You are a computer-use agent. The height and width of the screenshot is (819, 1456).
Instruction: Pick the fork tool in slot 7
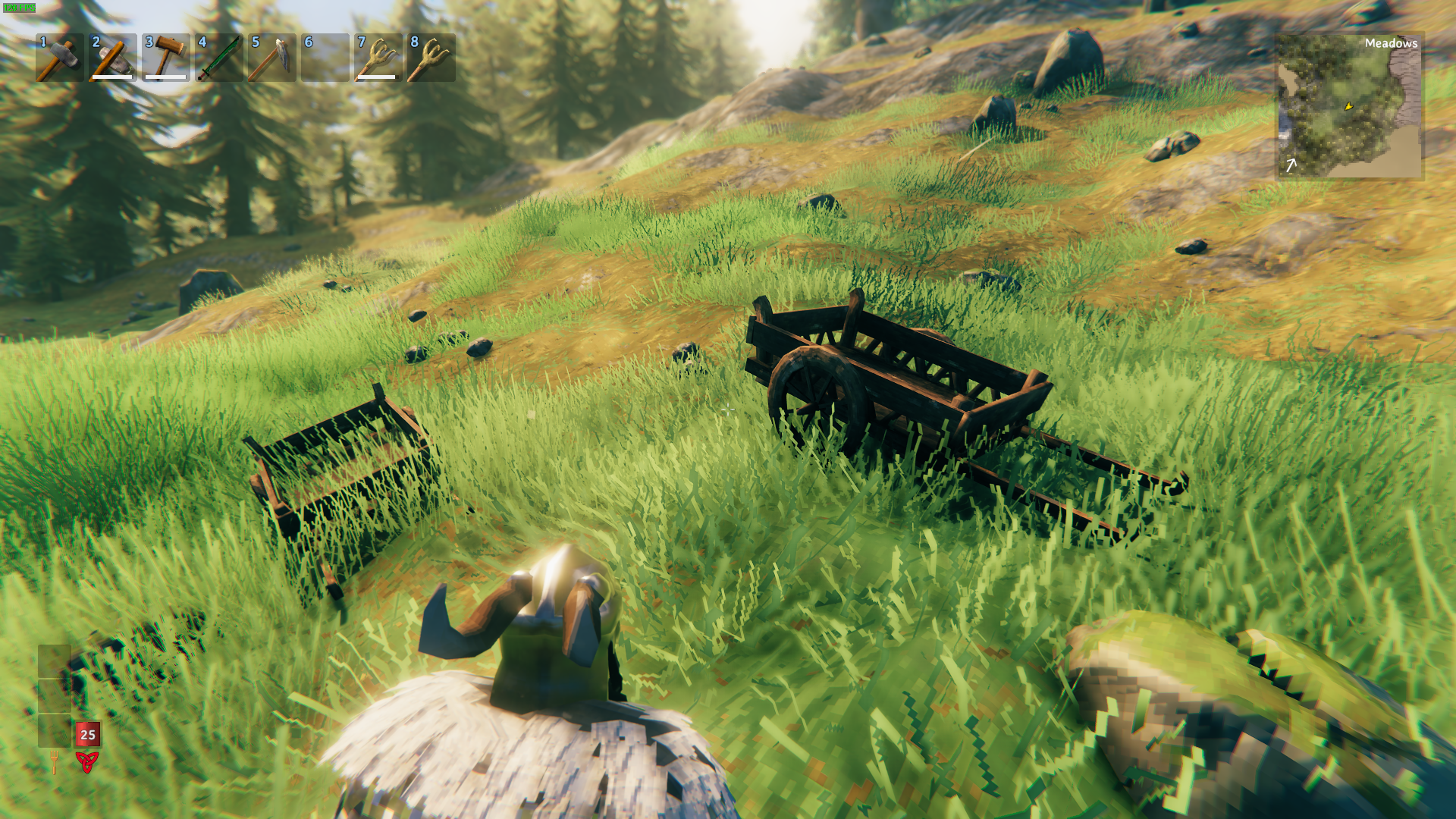point(378,58)
